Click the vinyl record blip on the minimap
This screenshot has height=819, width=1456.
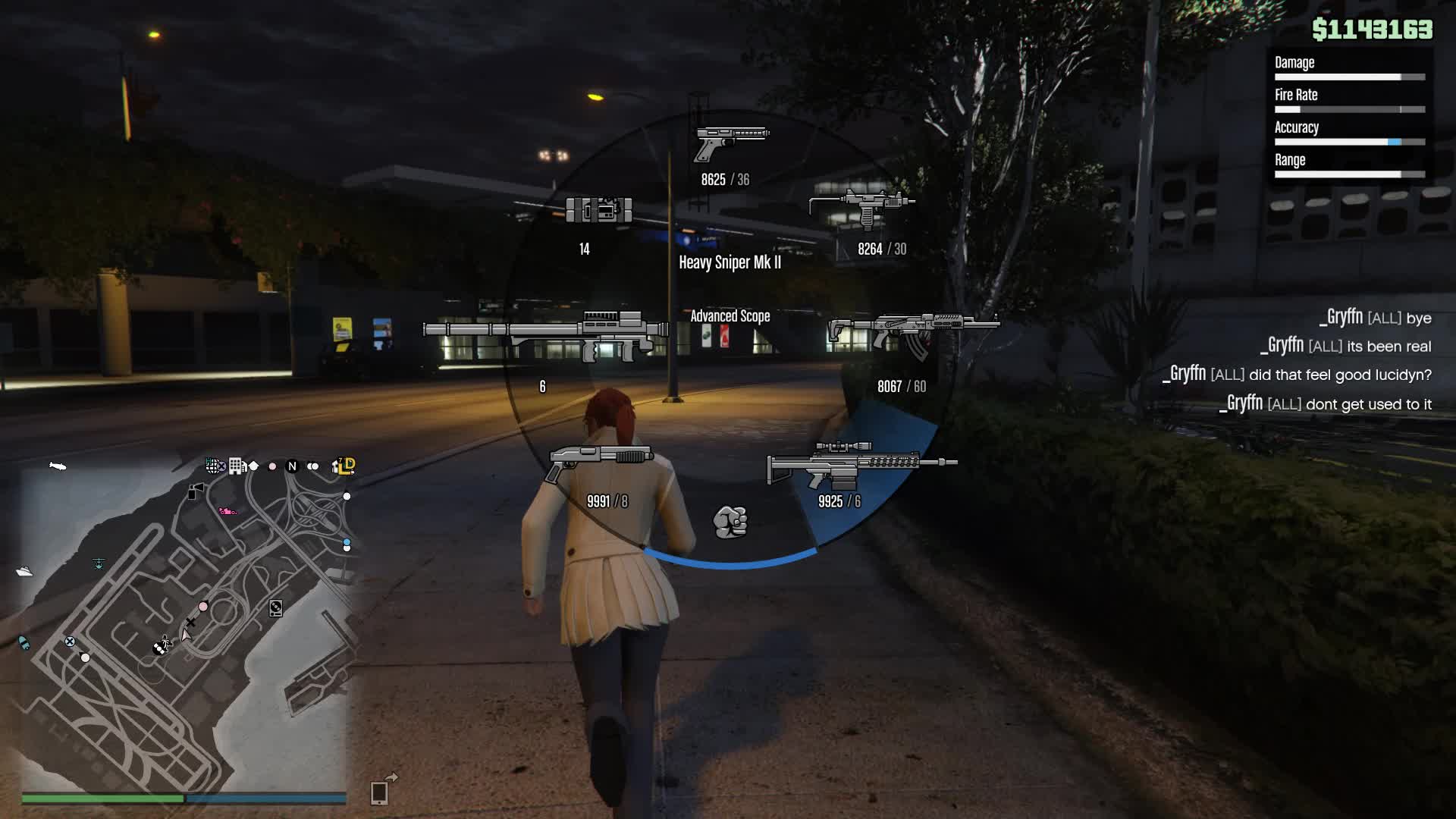(276, 608)
